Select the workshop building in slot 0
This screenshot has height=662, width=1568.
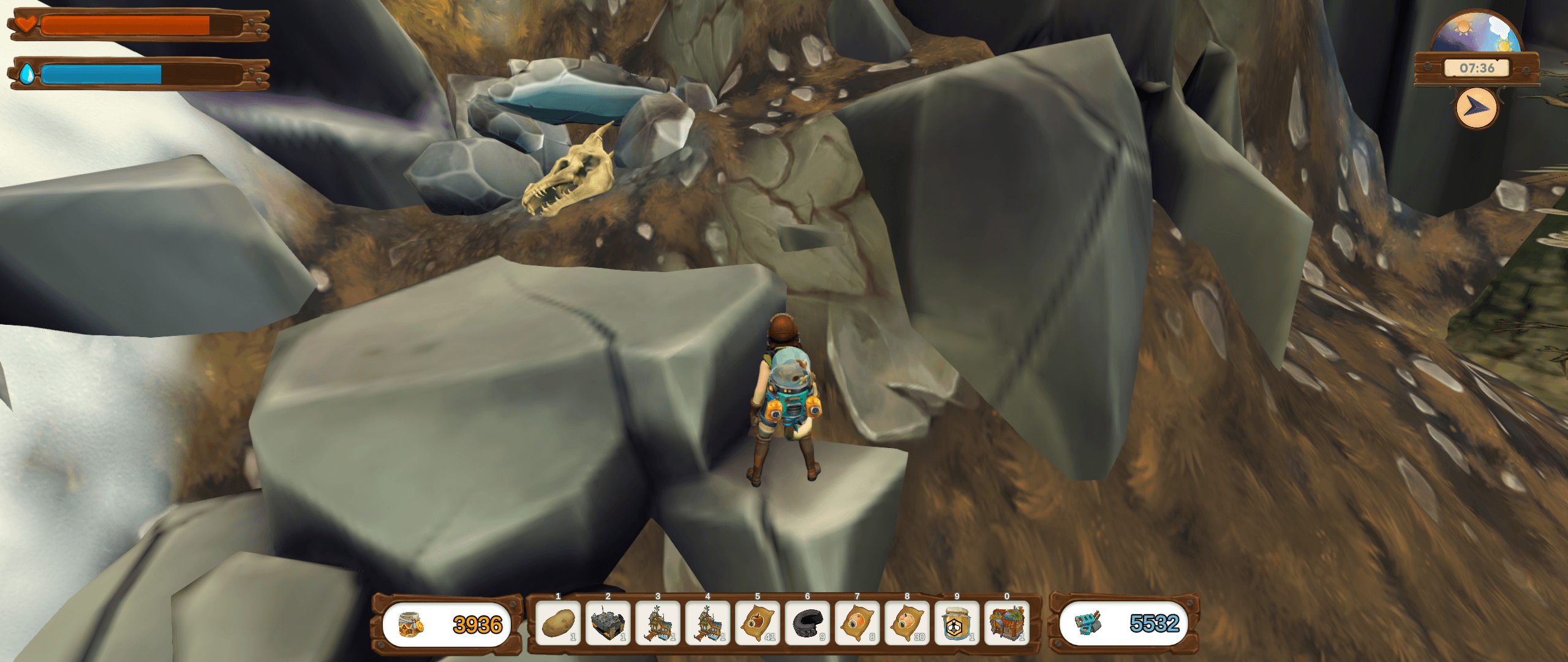pyautogui.click(x=1007, y=624)
